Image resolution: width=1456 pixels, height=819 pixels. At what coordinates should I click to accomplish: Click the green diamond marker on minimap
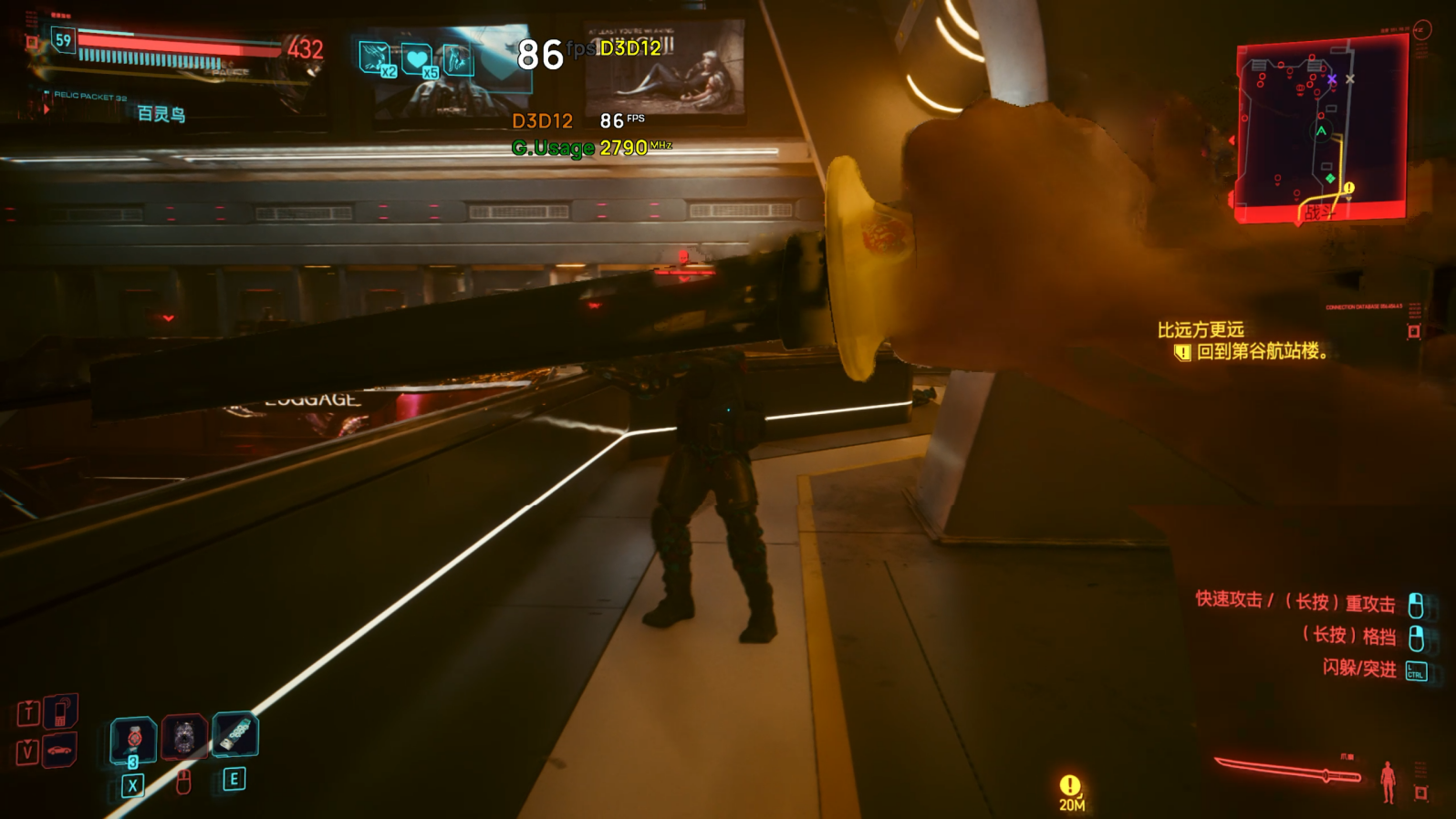coord(1330,178)
